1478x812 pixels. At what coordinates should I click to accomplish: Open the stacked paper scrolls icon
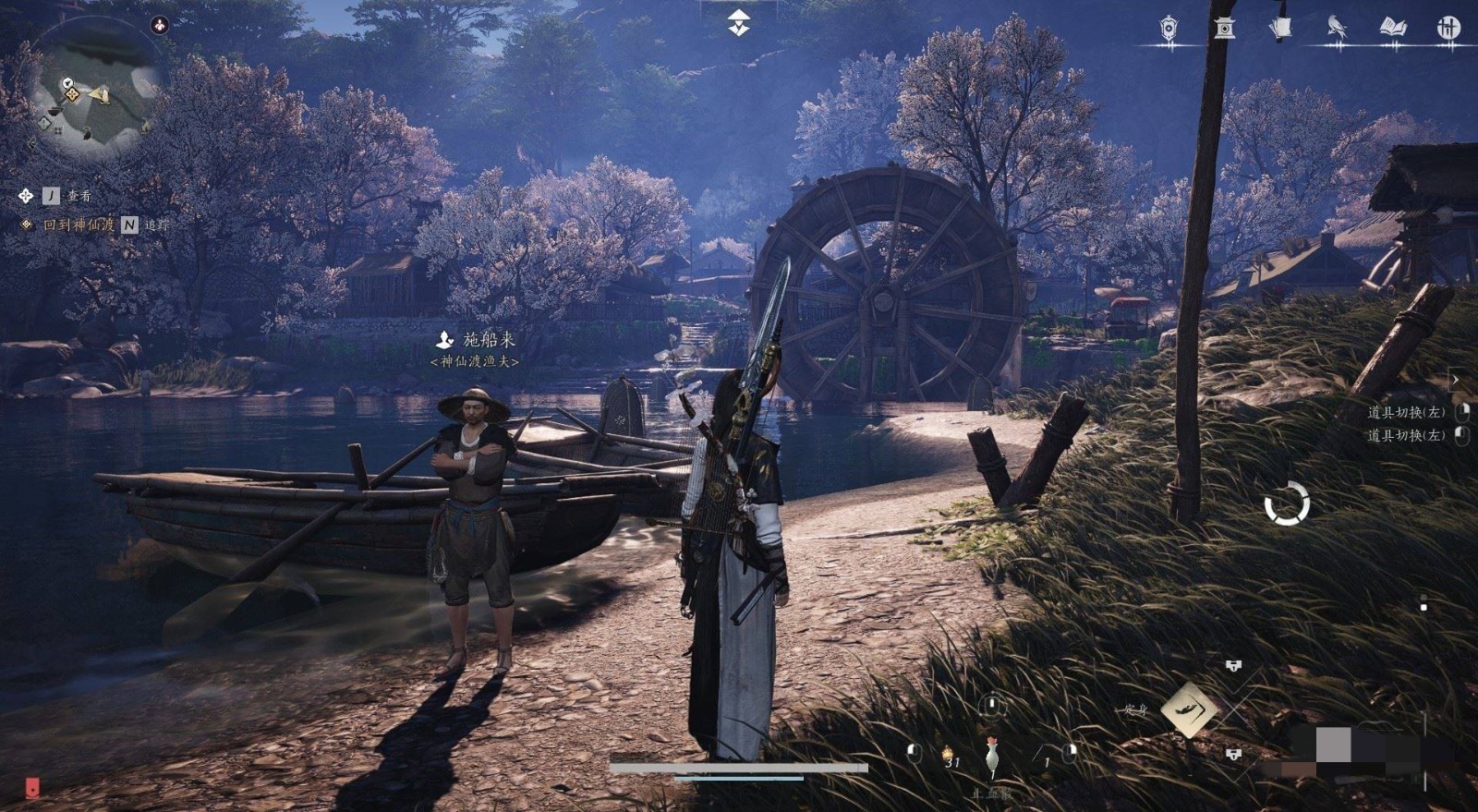tap(1280, 29)
